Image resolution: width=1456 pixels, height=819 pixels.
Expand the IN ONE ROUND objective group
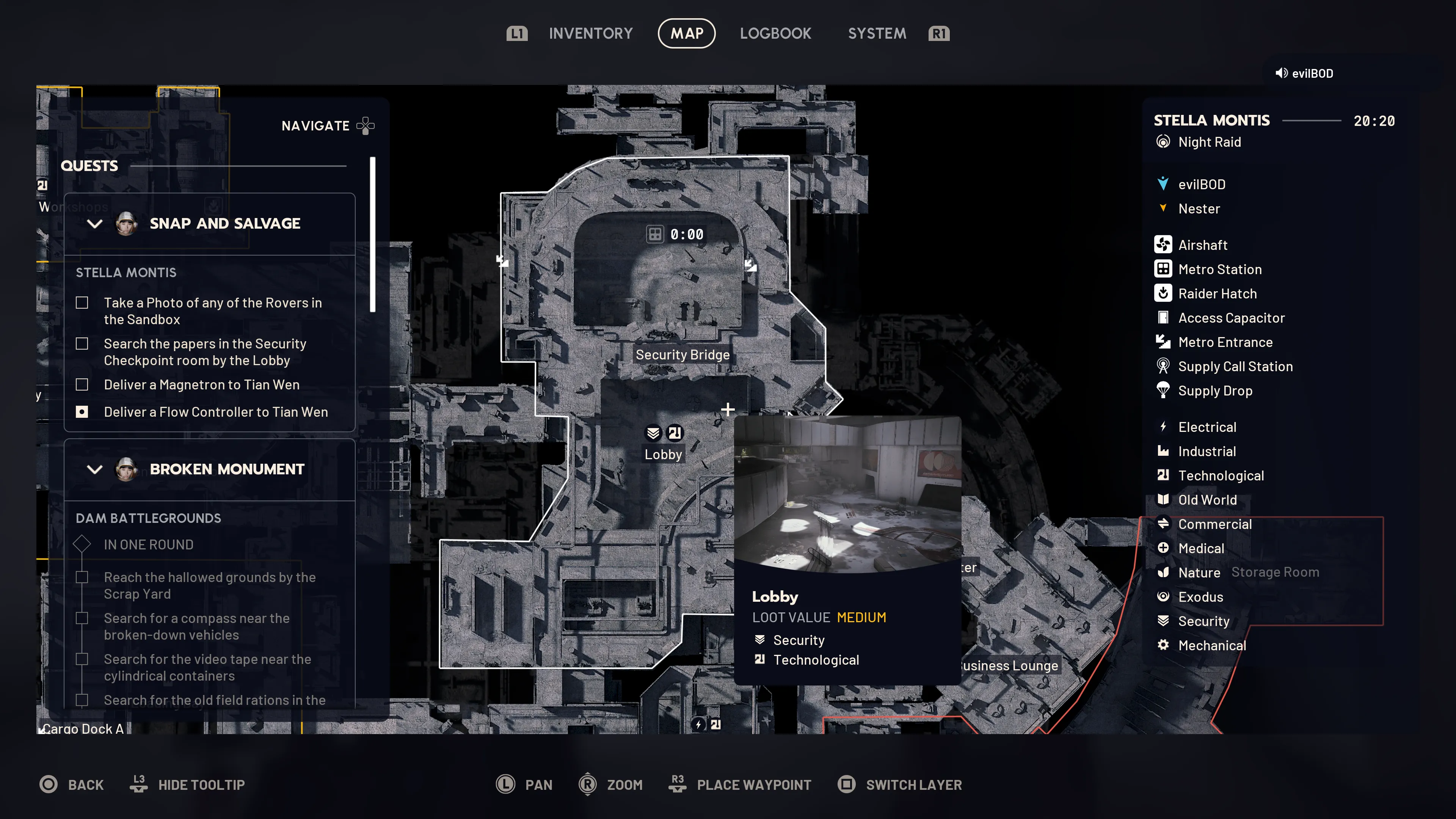tap(82, 544)
